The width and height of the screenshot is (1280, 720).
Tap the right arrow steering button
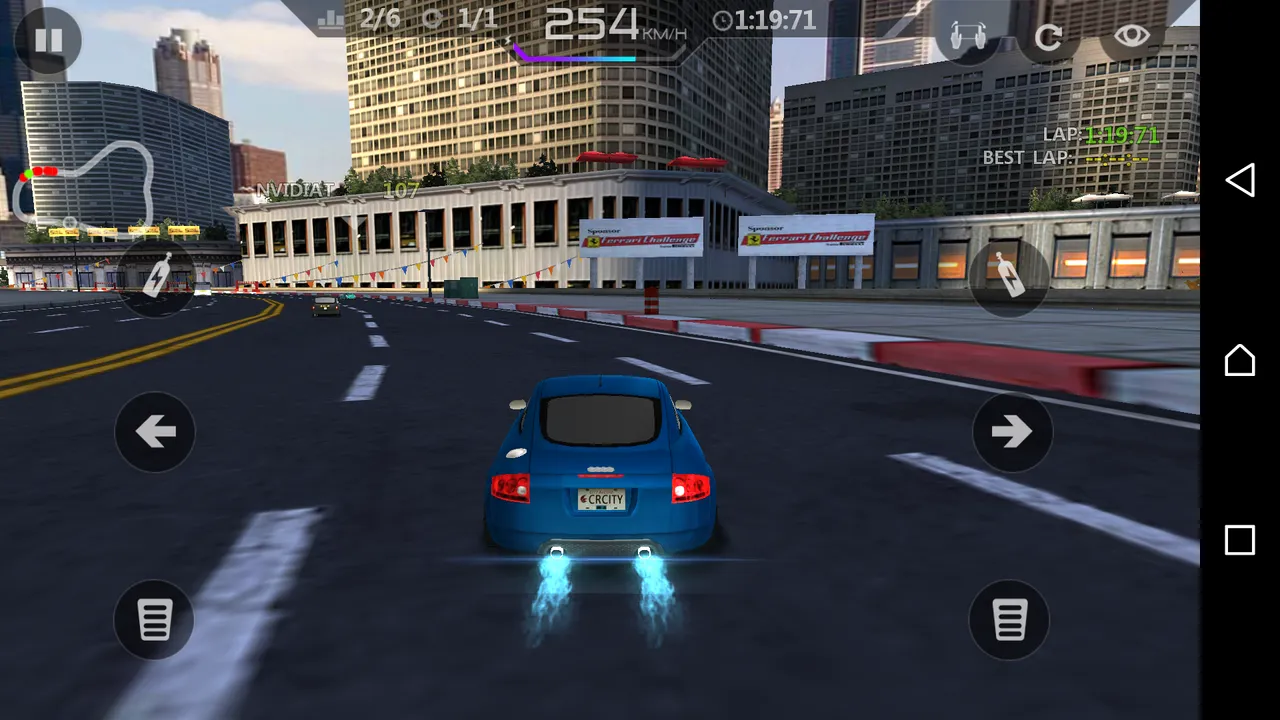(x=1012, y=432)
